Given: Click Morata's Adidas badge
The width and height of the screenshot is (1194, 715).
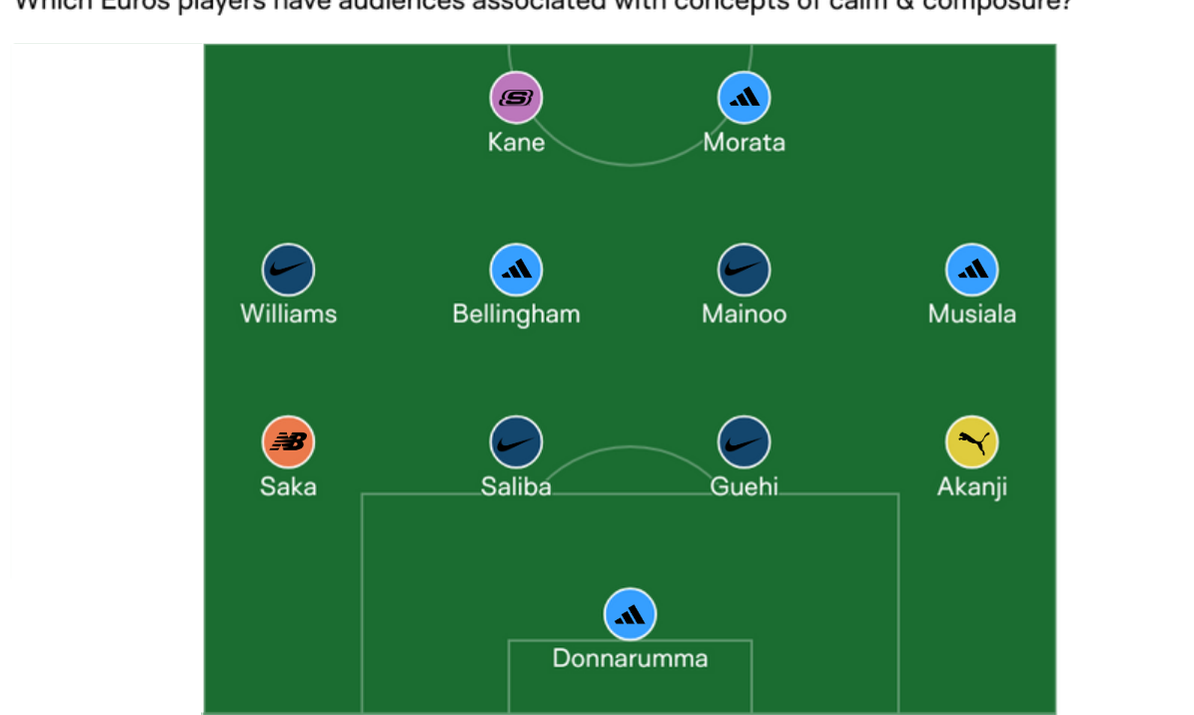Looking at the screenshot, I should (744, 98).
